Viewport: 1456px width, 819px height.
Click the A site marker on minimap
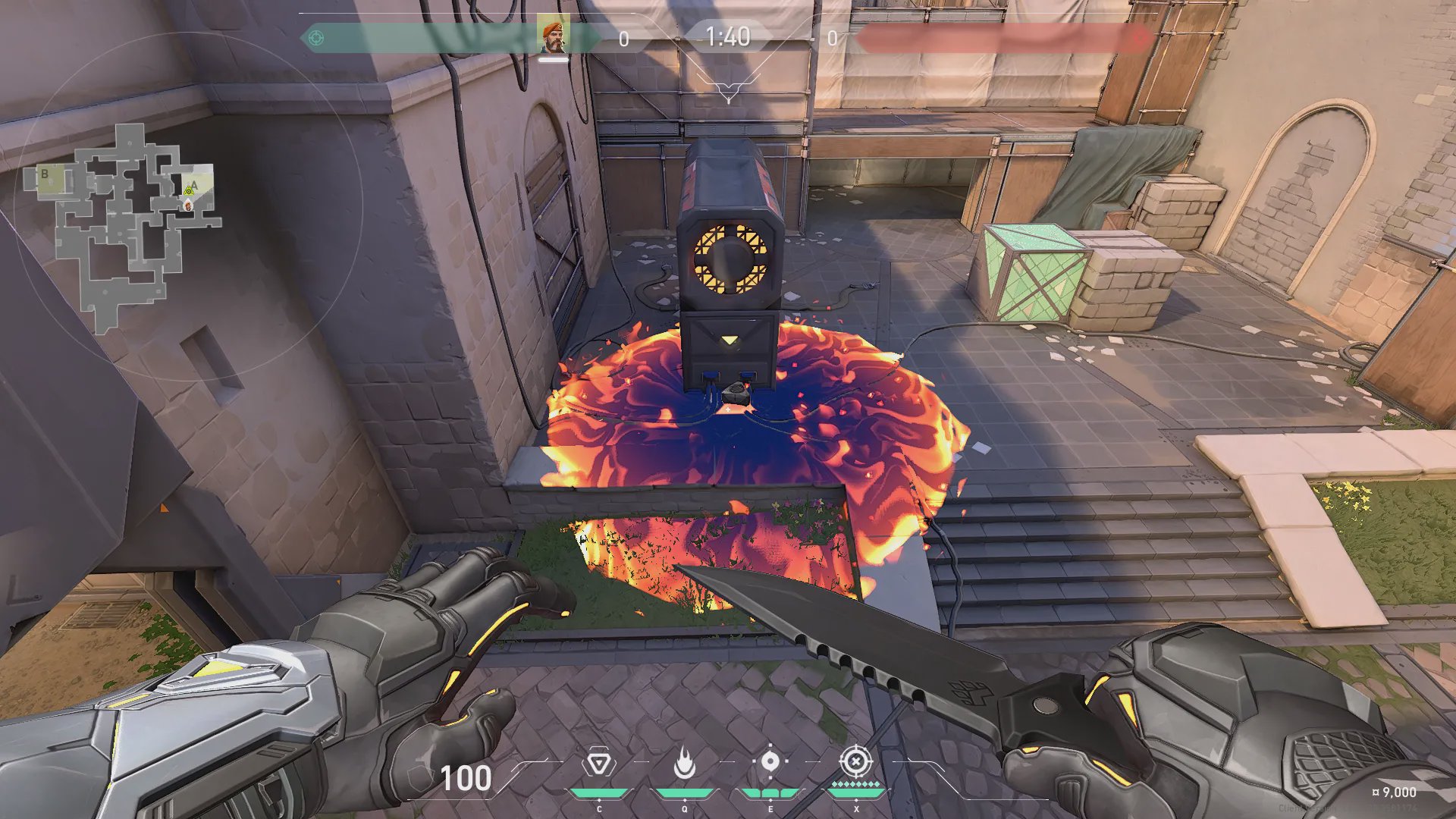pyautogui.click(x=195, y=184)
